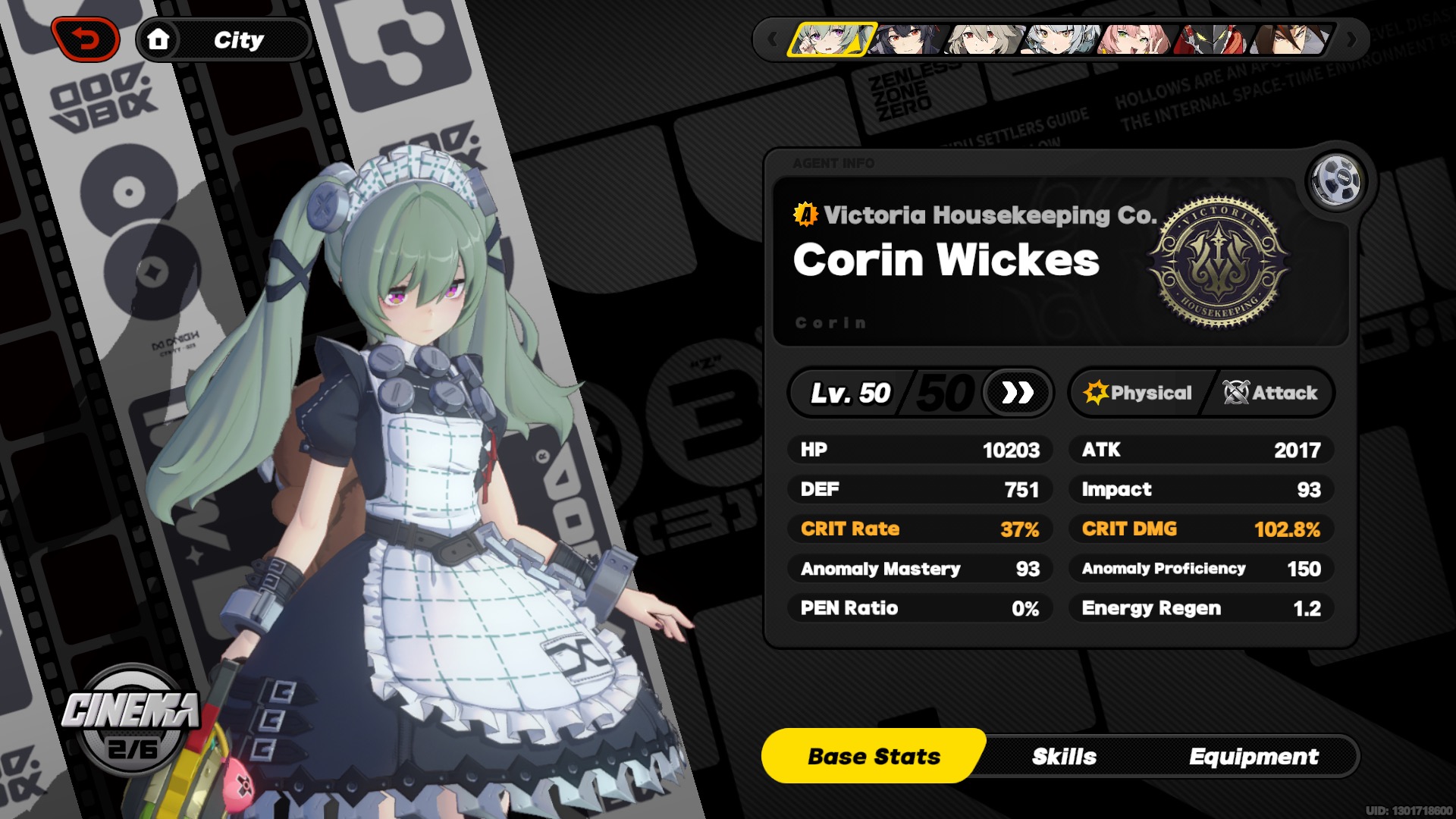The height and width of the screenshot is (819, 1456).
Task: Open the Equipment tab
Action: tap(1255, 756)
